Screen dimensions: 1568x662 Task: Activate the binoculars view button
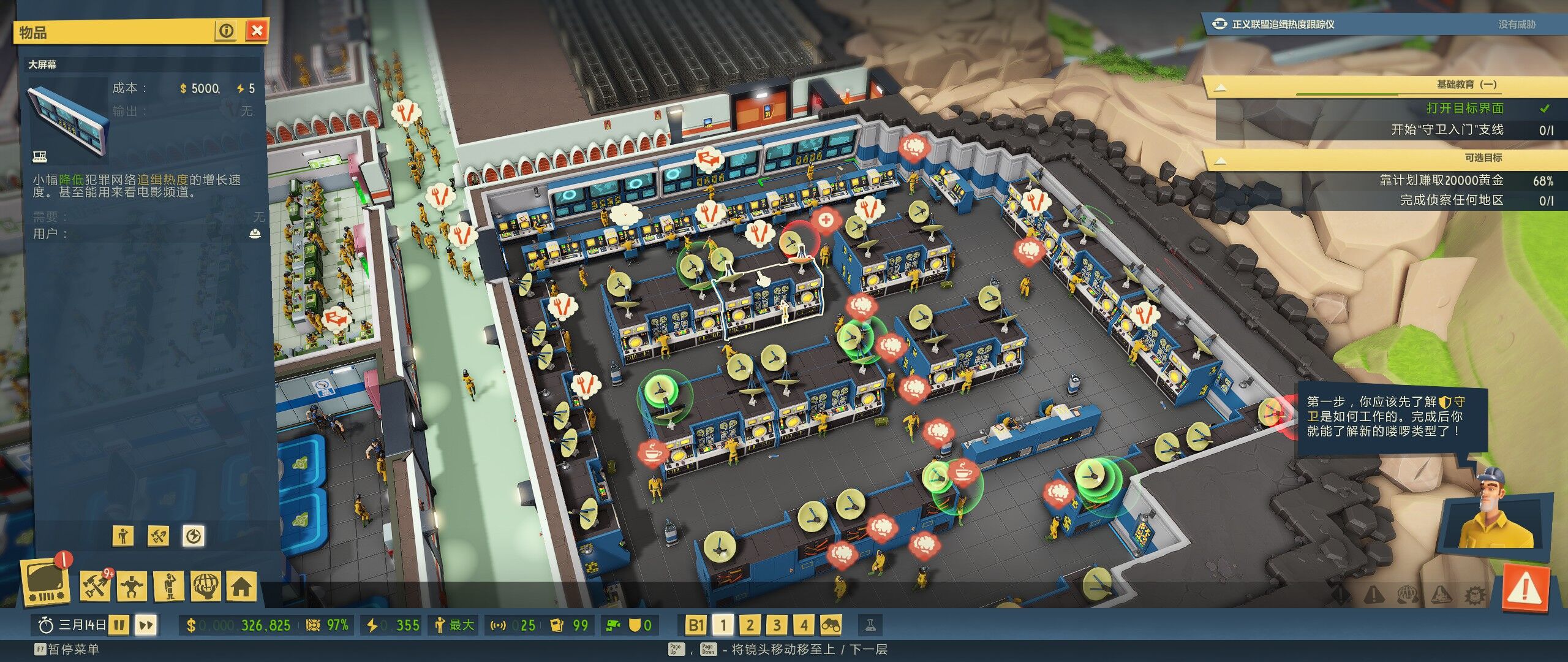[x=831, y=625]
